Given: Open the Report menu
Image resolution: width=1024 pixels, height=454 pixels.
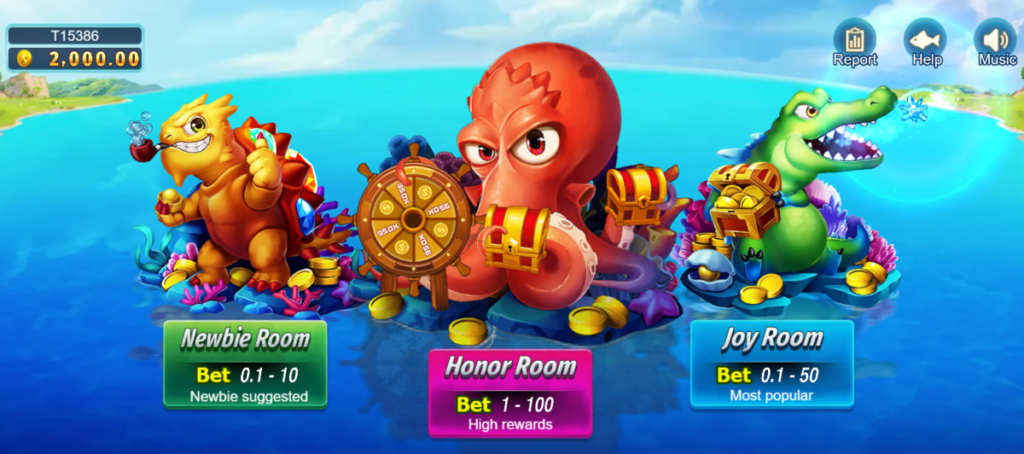Looking at the screenshot, I should [x=855, y=40].
